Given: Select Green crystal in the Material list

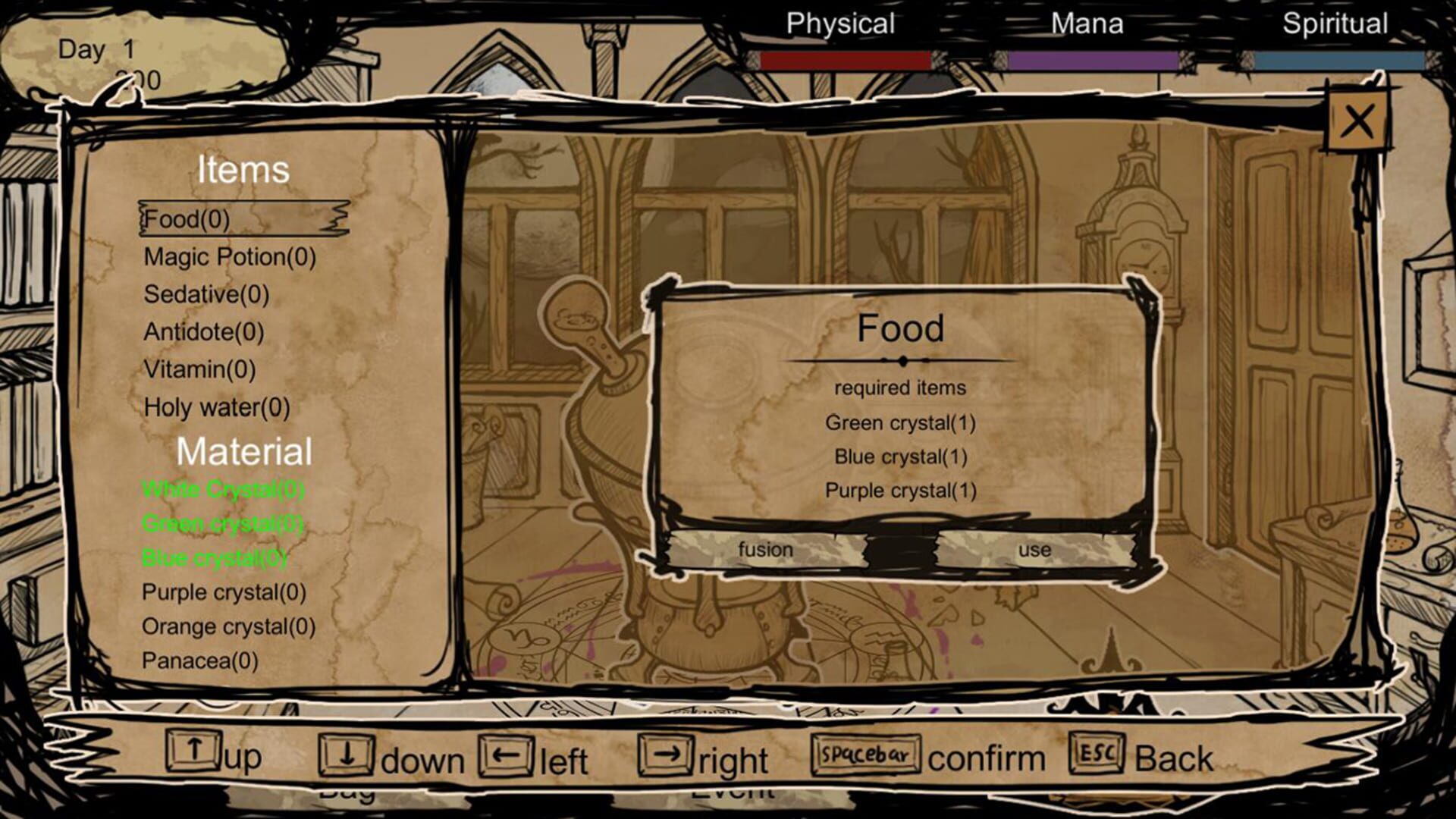Looking at the screenshot, I should pos(223,523).
